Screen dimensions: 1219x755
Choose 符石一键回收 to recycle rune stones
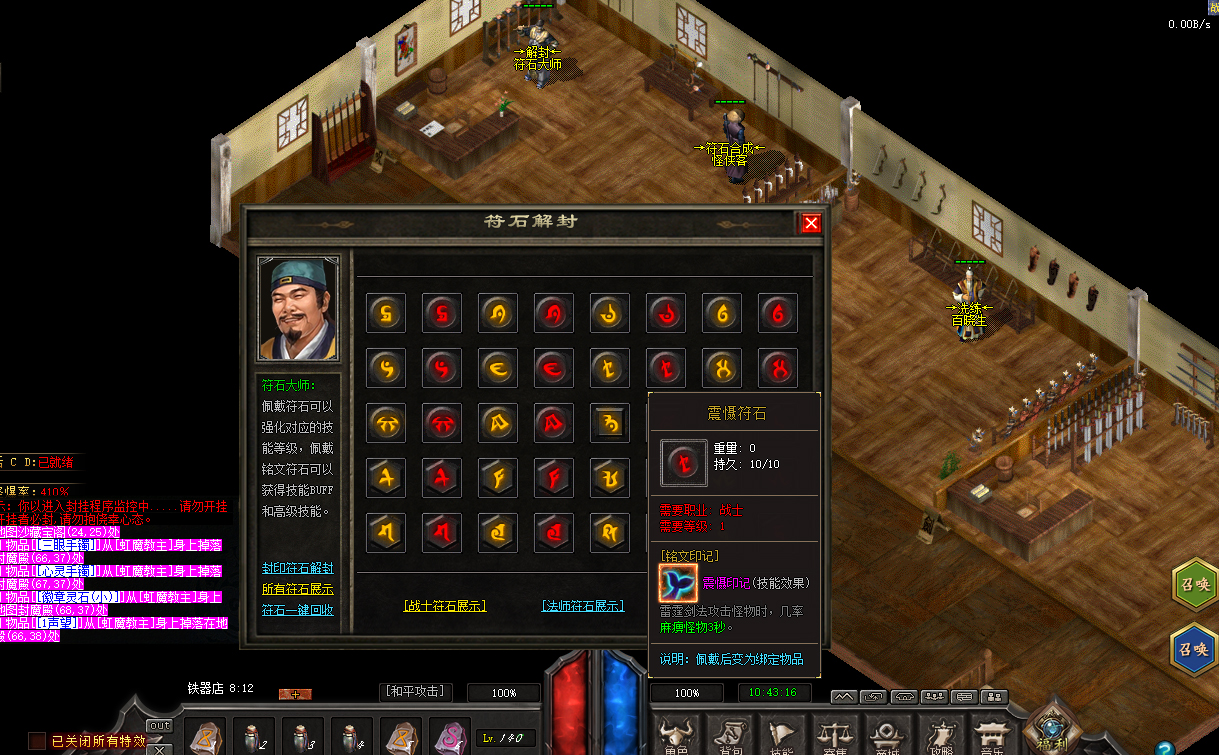pyautogui.click(x=297, y=610)
